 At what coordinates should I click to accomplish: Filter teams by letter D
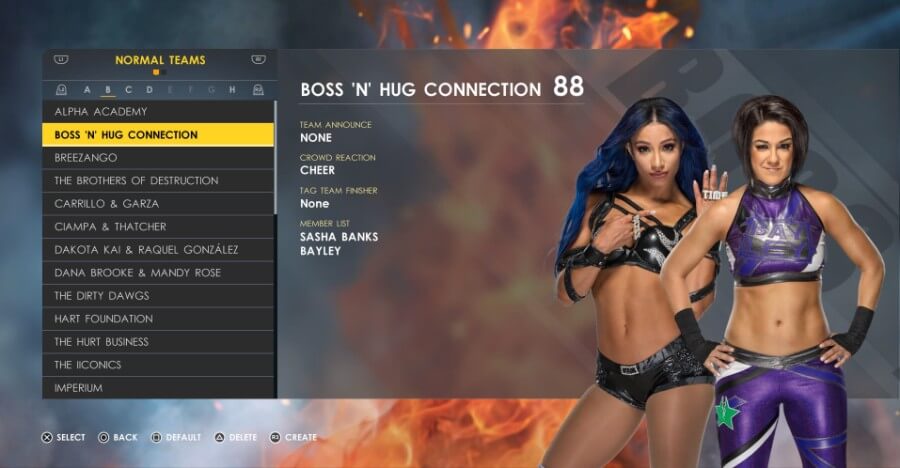pyautogui.click(x=150, y=90)
